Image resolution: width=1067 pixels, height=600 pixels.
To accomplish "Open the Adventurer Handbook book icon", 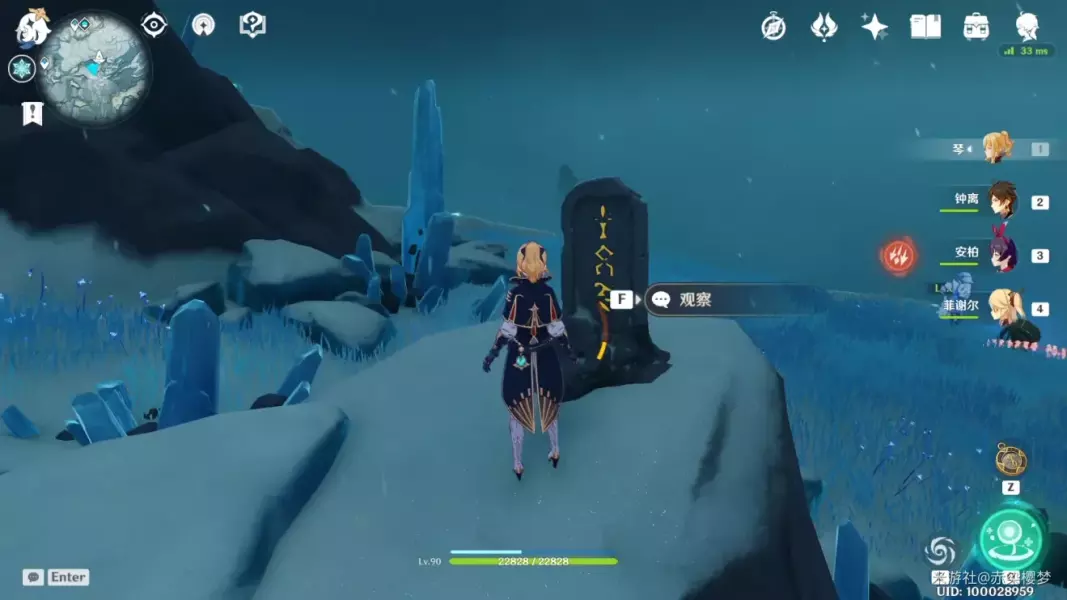I will click(925, 27).
